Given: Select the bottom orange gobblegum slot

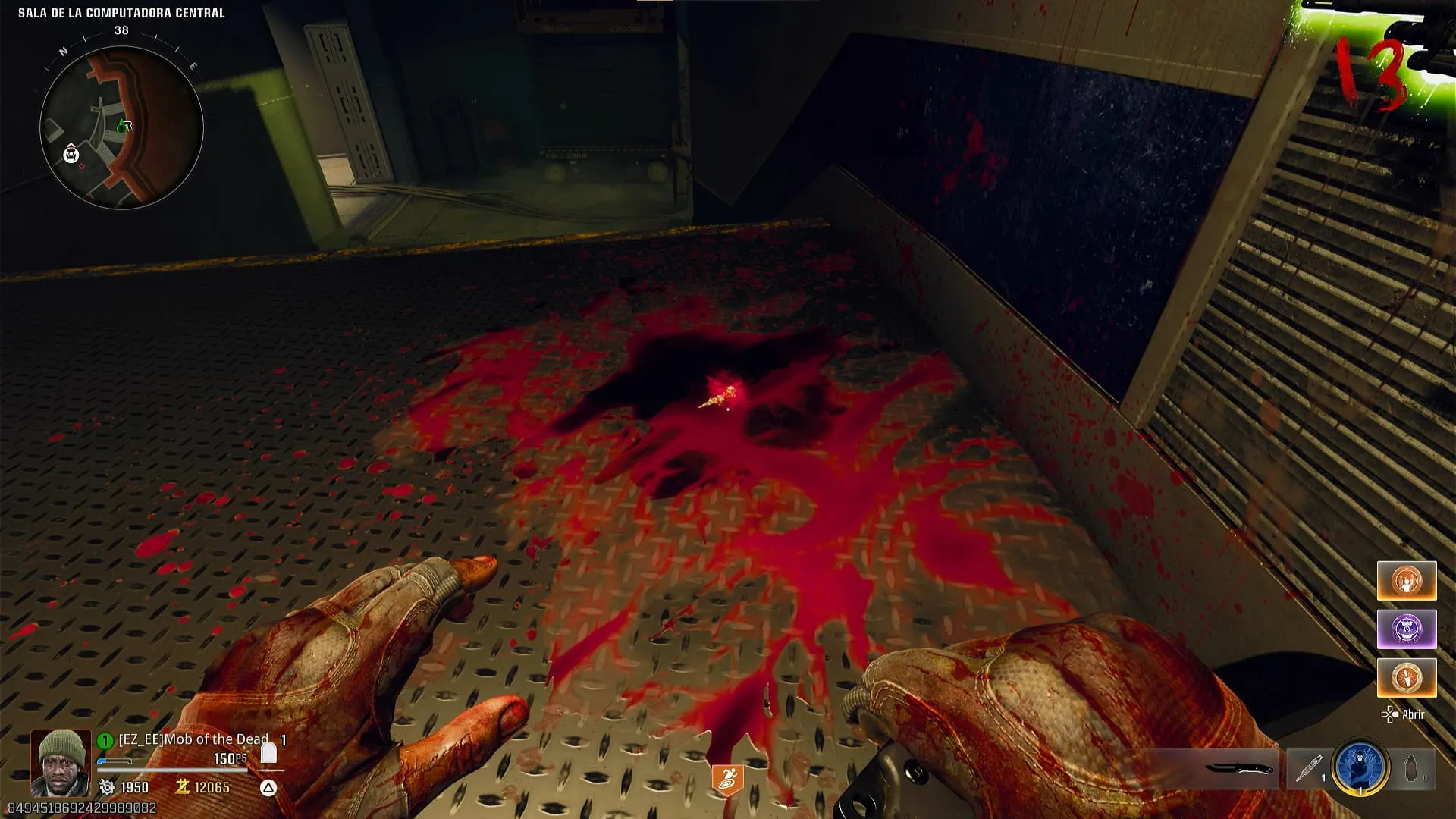Looking at the screenshot, I should click(1407, 677).
